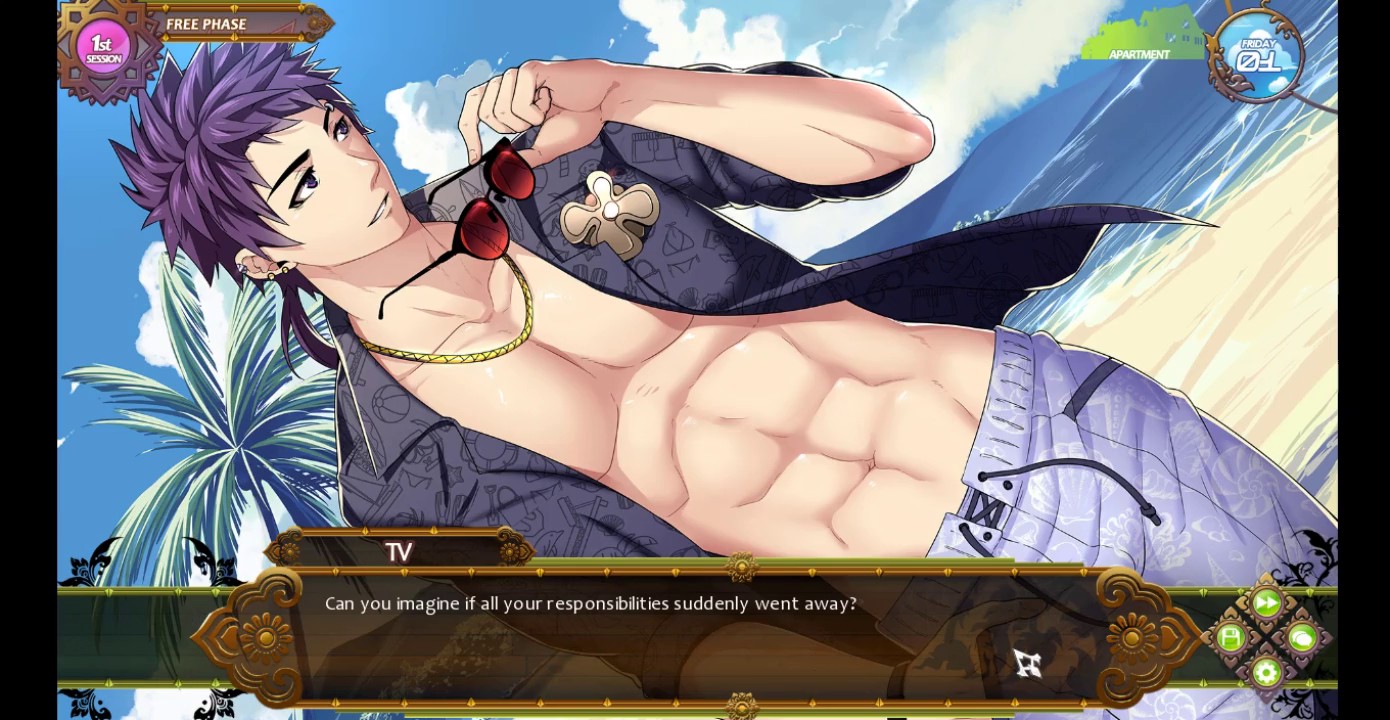Show the dialogue log with the speech bubble icon

click(x=1301, y=638)
